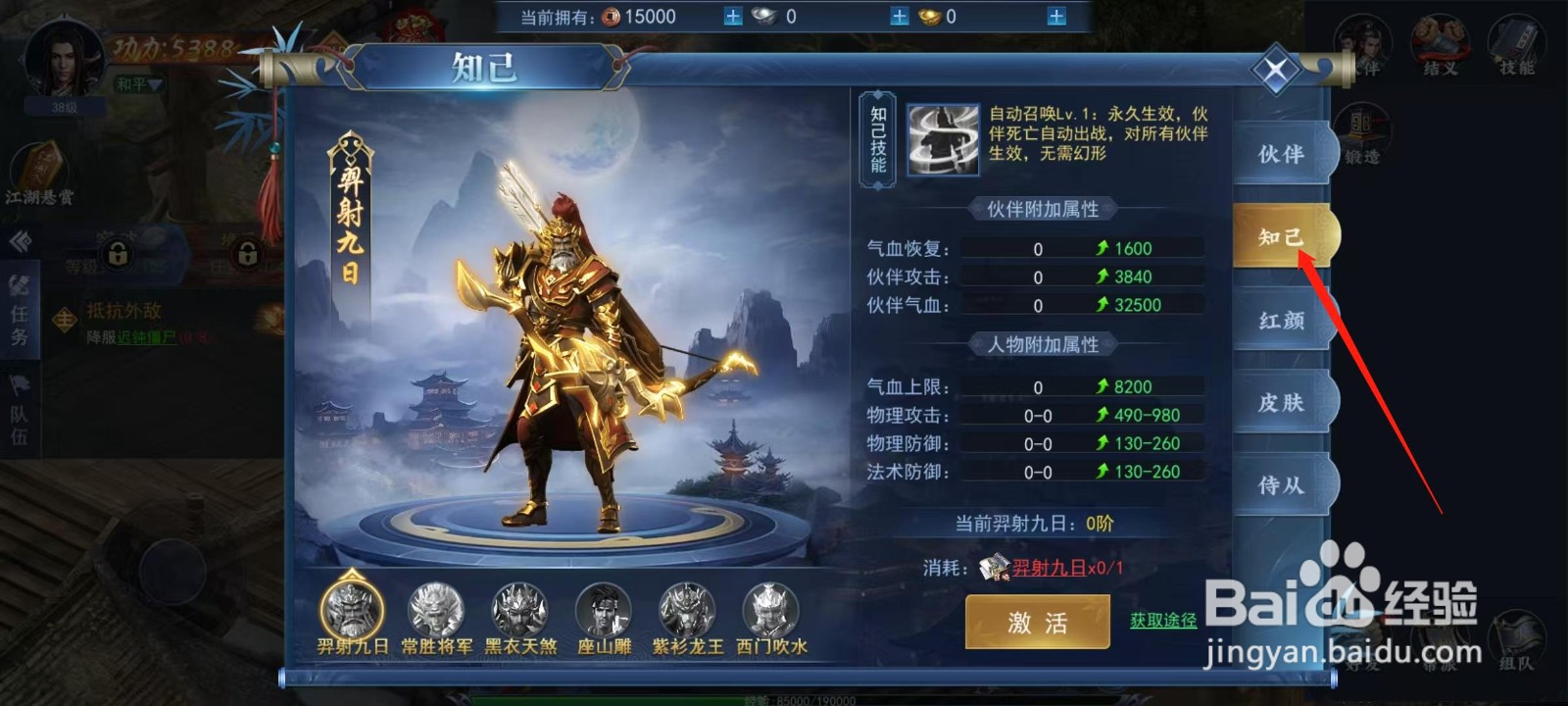Switch to the 皮肤 tab
This screenshot has width=1568, height=706.
tap(1282, 400)
